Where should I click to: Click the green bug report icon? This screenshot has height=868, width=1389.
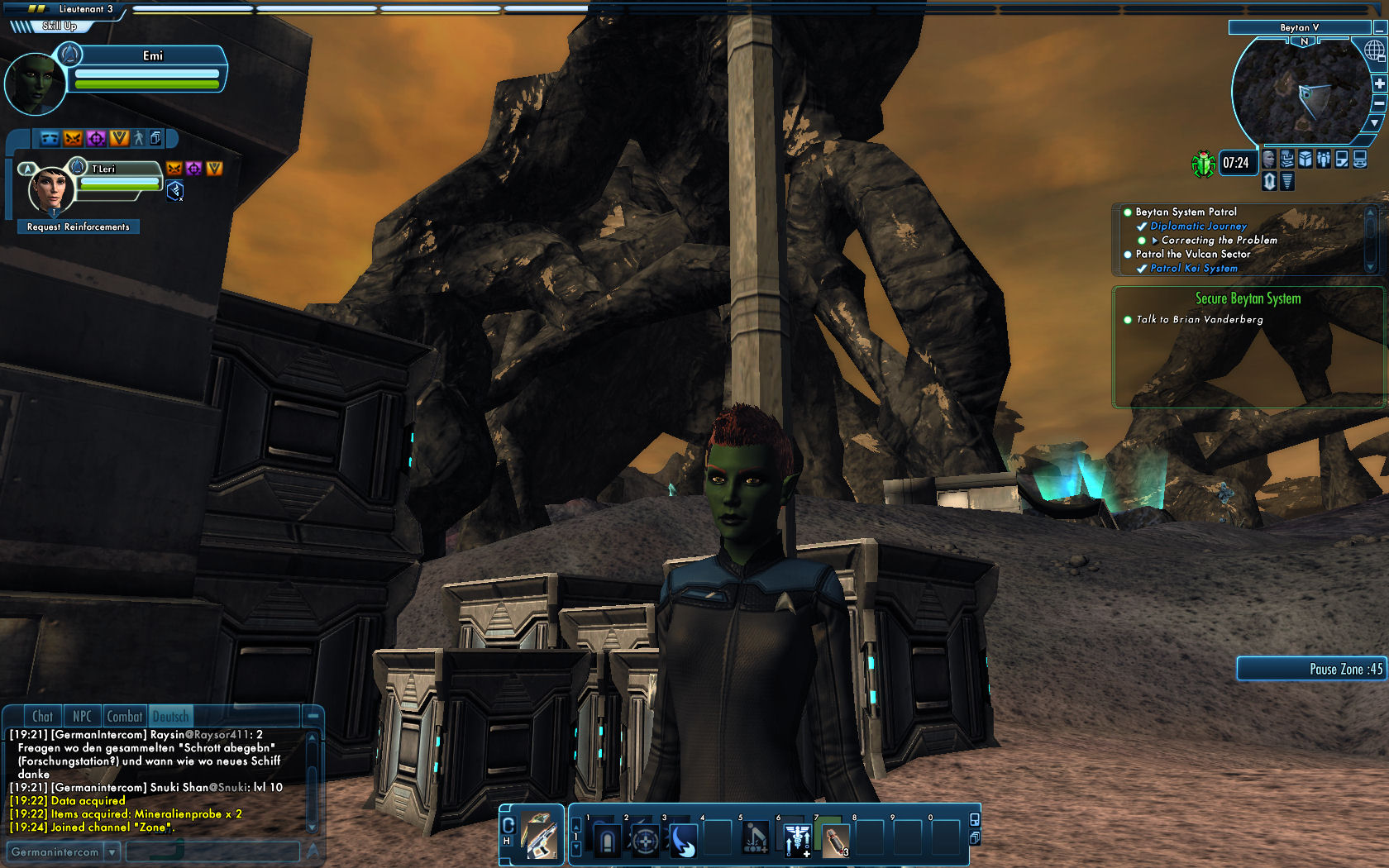[x=1202, y=164]
